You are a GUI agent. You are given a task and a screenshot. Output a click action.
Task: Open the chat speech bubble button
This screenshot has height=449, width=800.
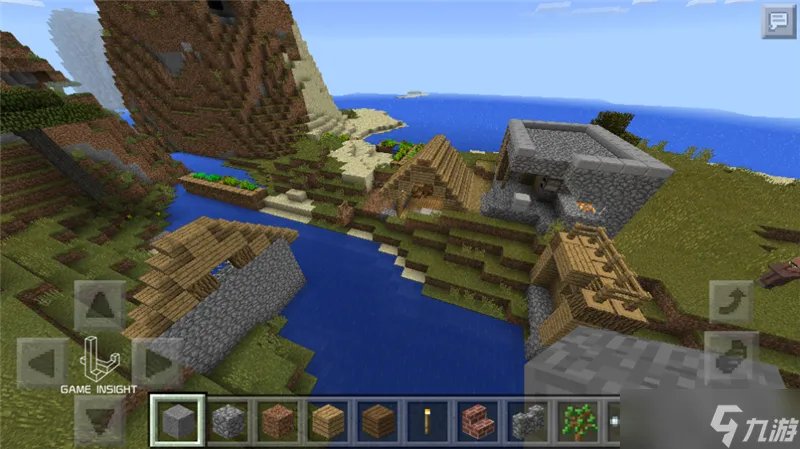(777, 21)
